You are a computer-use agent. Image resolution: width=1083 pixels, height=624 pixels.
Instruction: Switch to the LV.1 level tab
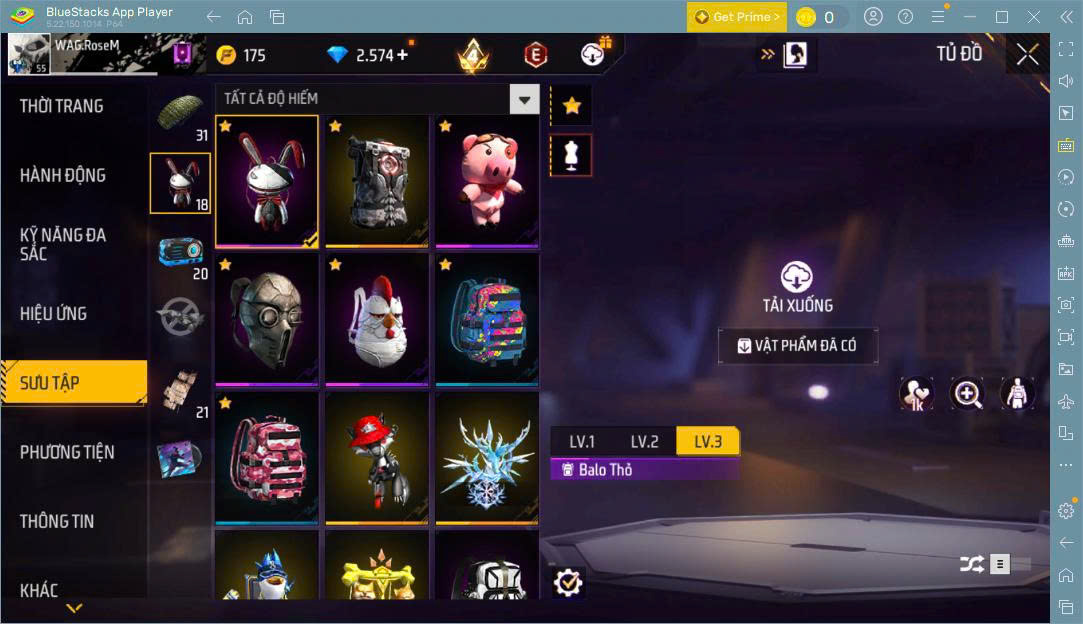click(x=582, y=441)
